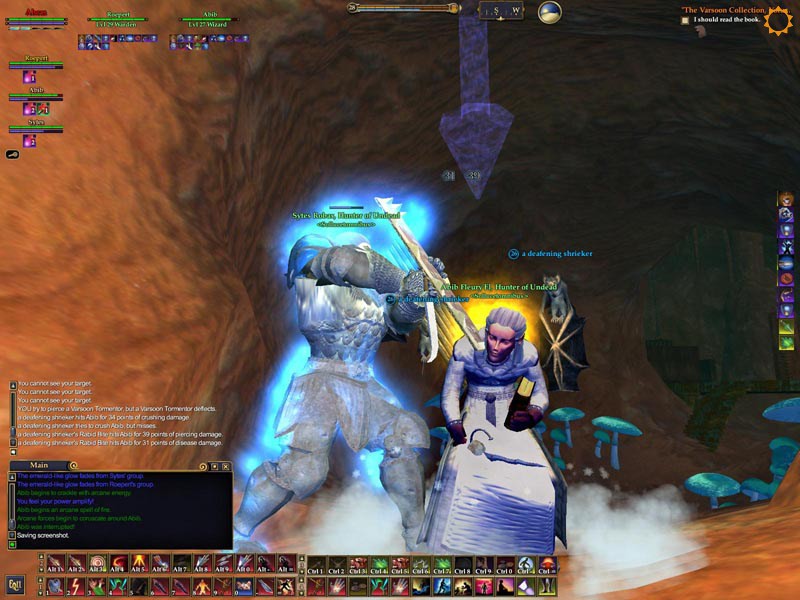The image size is (800, 600).
Task: Select the top effect icon in right column
Action: point(787,200)
